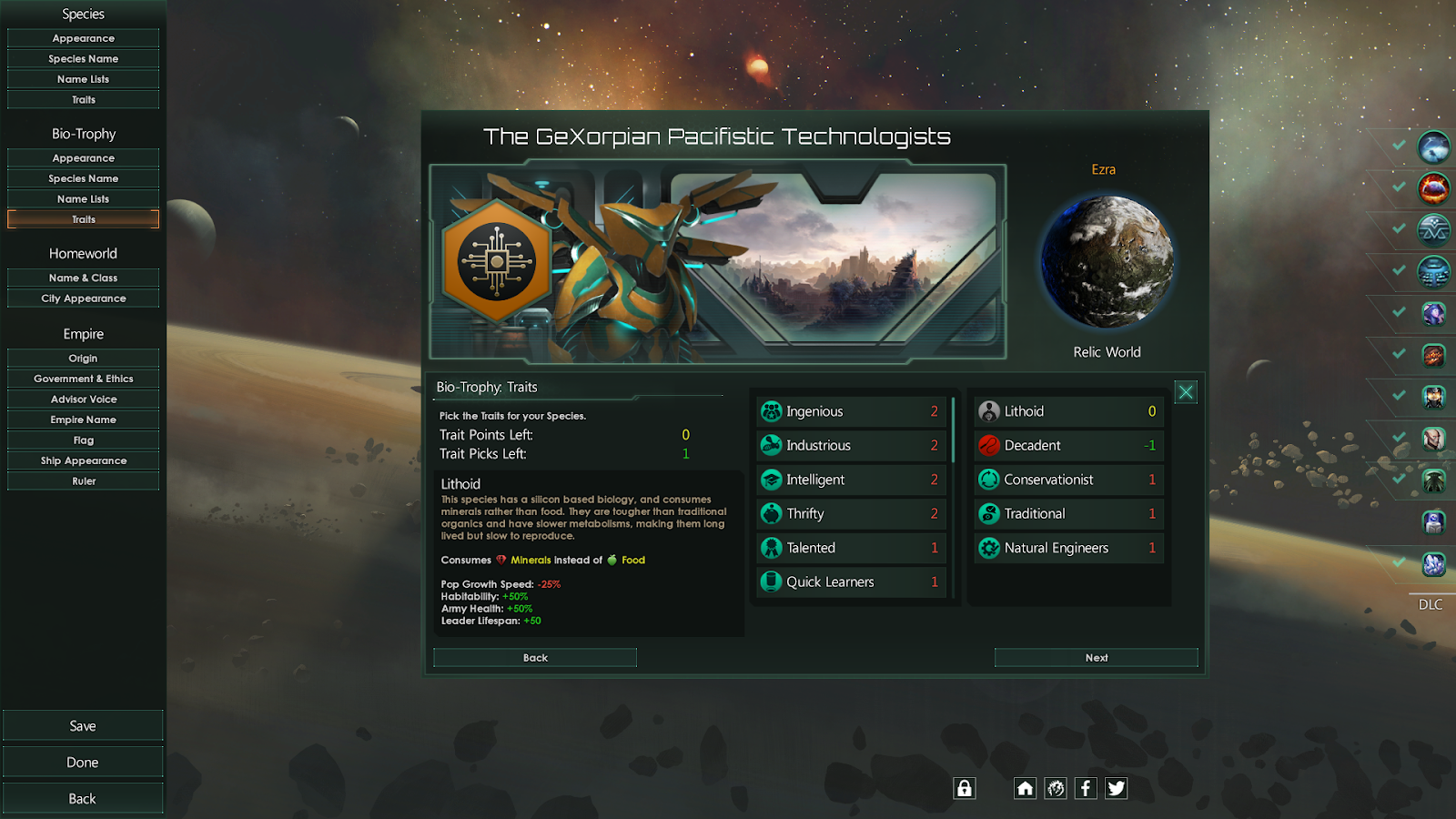
Task: Choose the Quick Learners trait
Action: tap(851, 581)
